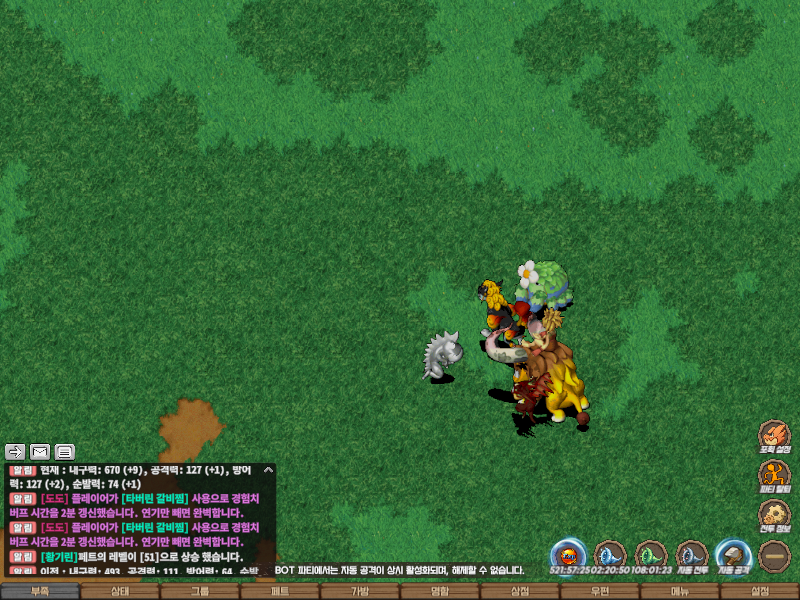The width and height of the screenshot is (800, 600).
Task: Open the 그룹 (group) menu
Action: (200, 591)
